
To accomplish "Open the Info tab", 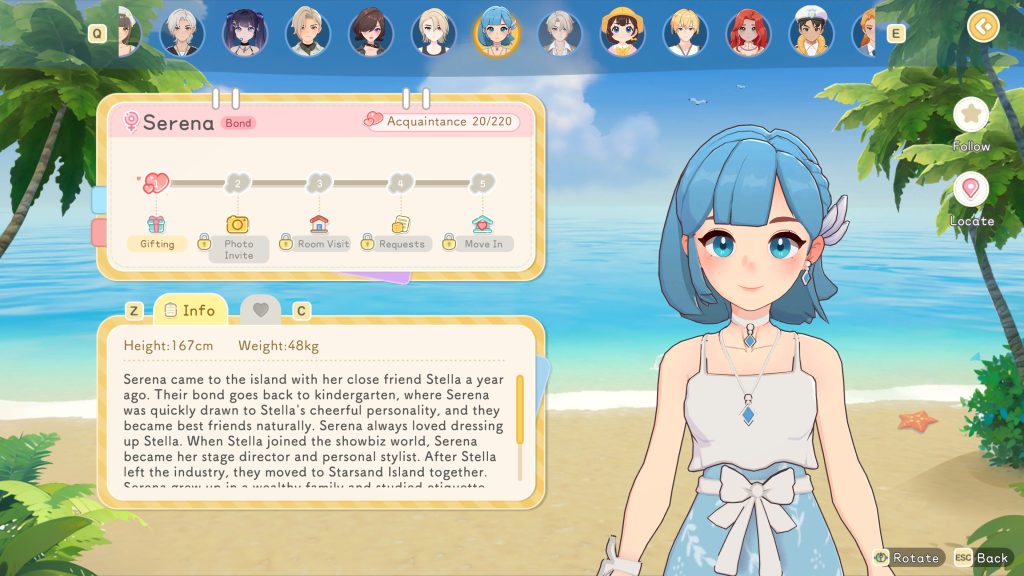I will coord(190,310).
